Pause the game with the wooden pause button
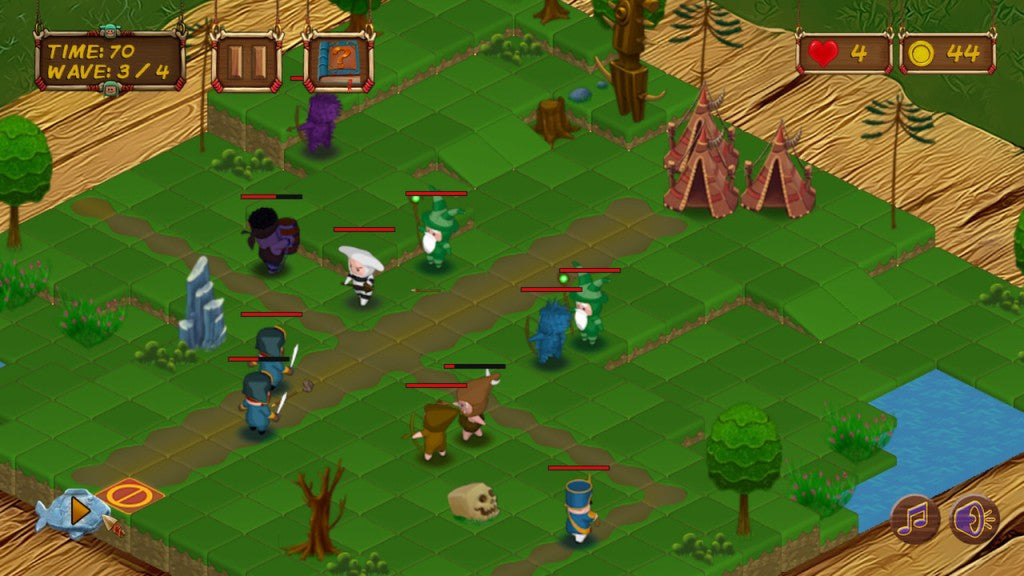Viewport: 1024px width, 576px height. coord(246,62)
